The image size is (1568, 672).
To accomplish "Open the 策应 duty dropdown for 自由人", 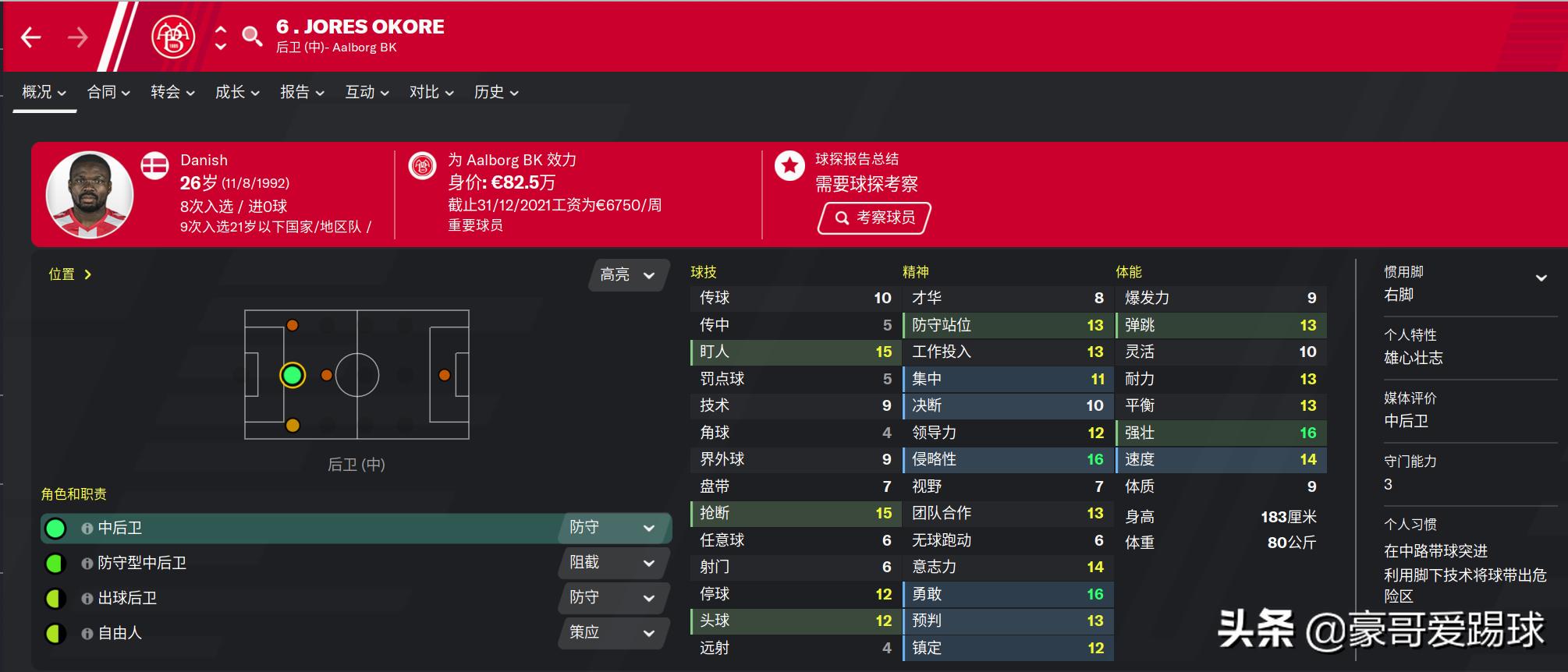I will [x=613, y=633].
